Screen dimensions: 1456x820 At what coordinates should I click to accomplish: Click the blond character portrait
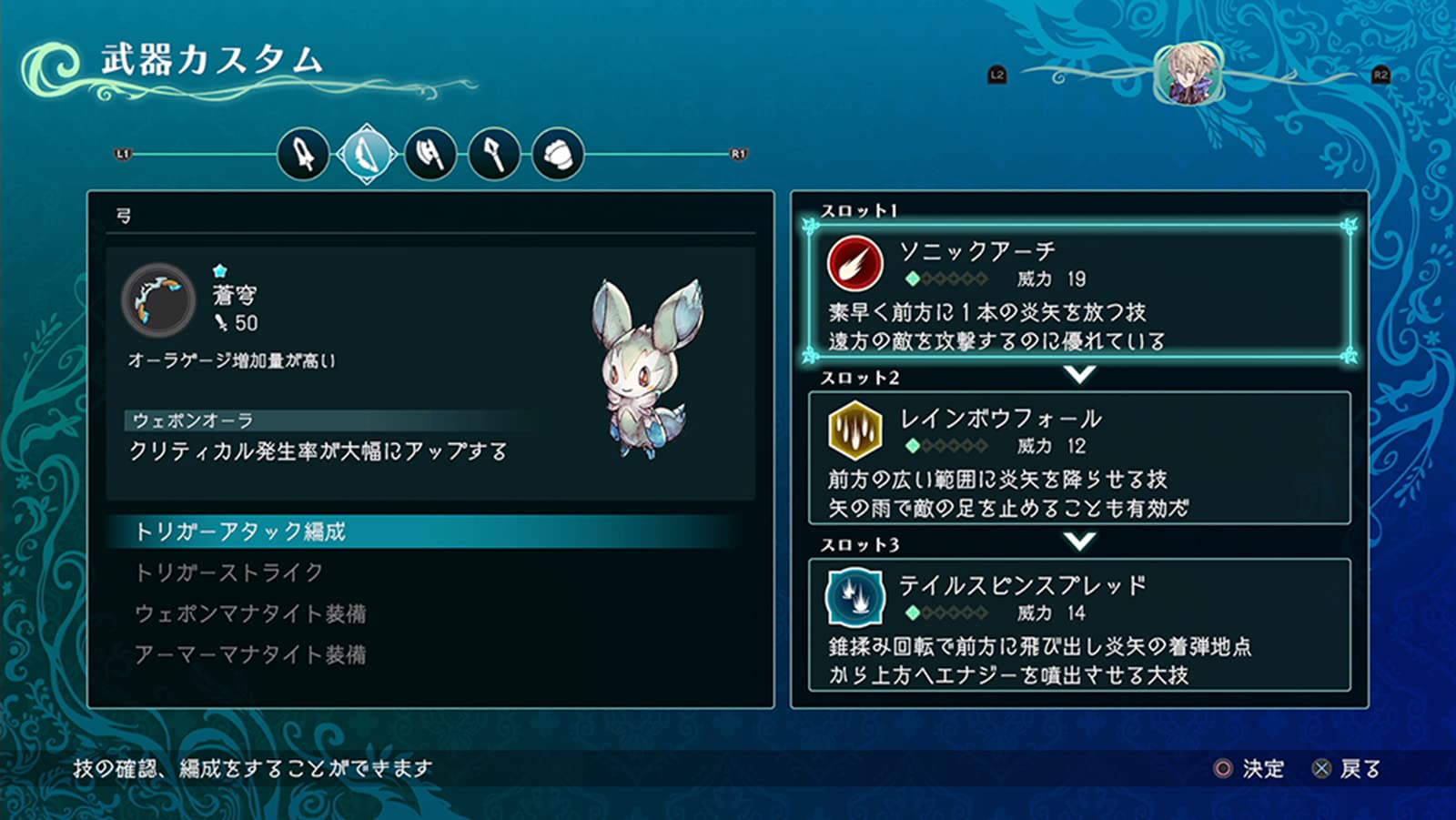tap(1188, 74)
